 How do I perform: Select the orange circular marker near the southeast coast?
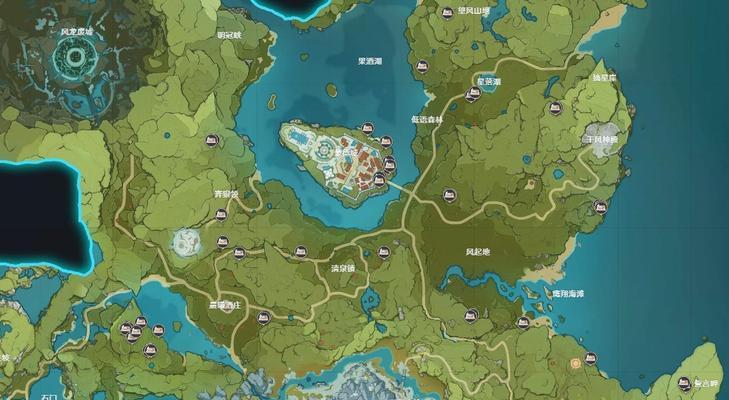(x=575, y=364)
